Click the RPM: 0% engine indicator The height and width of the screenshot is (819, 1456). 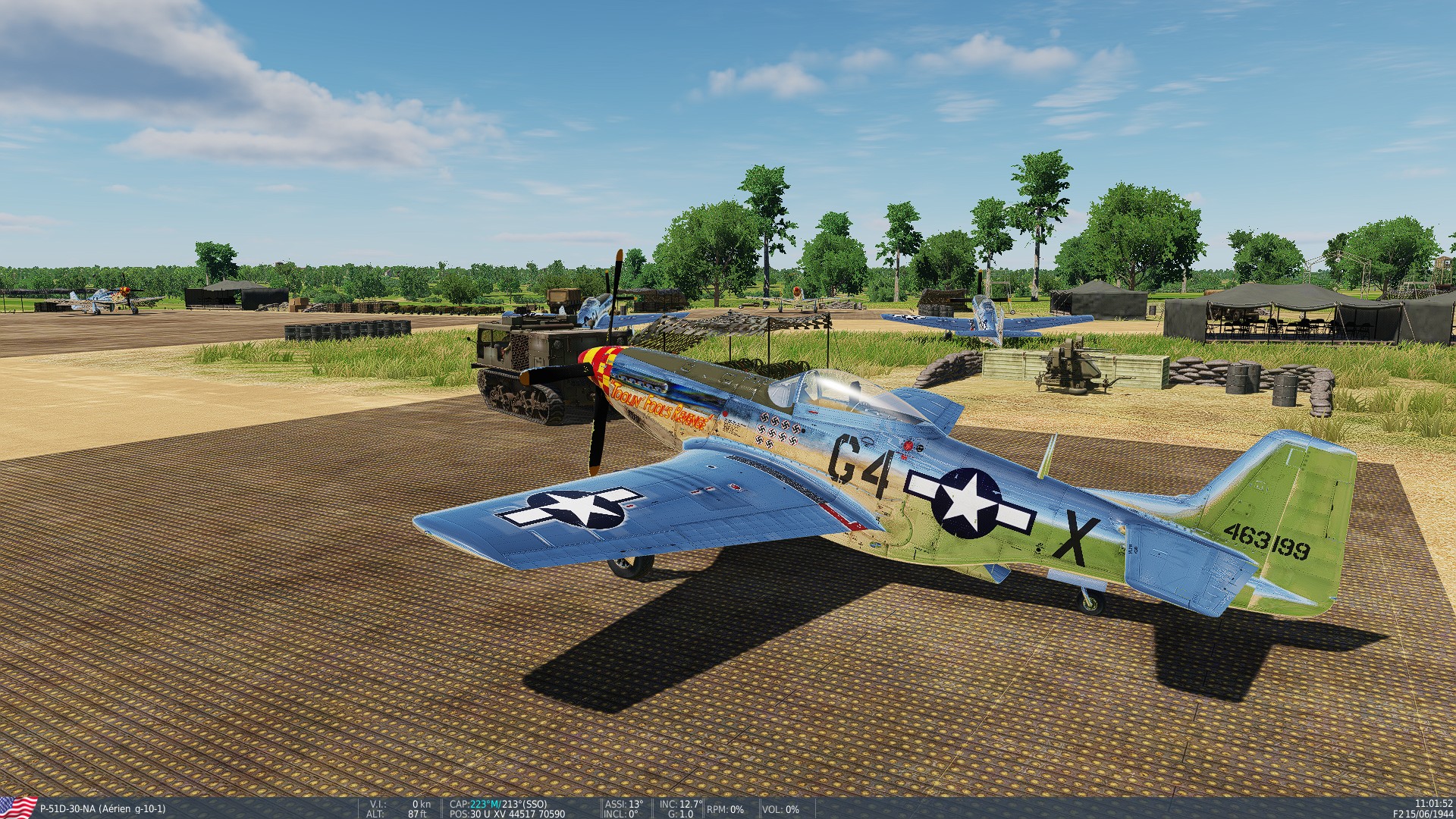point(724,810)
